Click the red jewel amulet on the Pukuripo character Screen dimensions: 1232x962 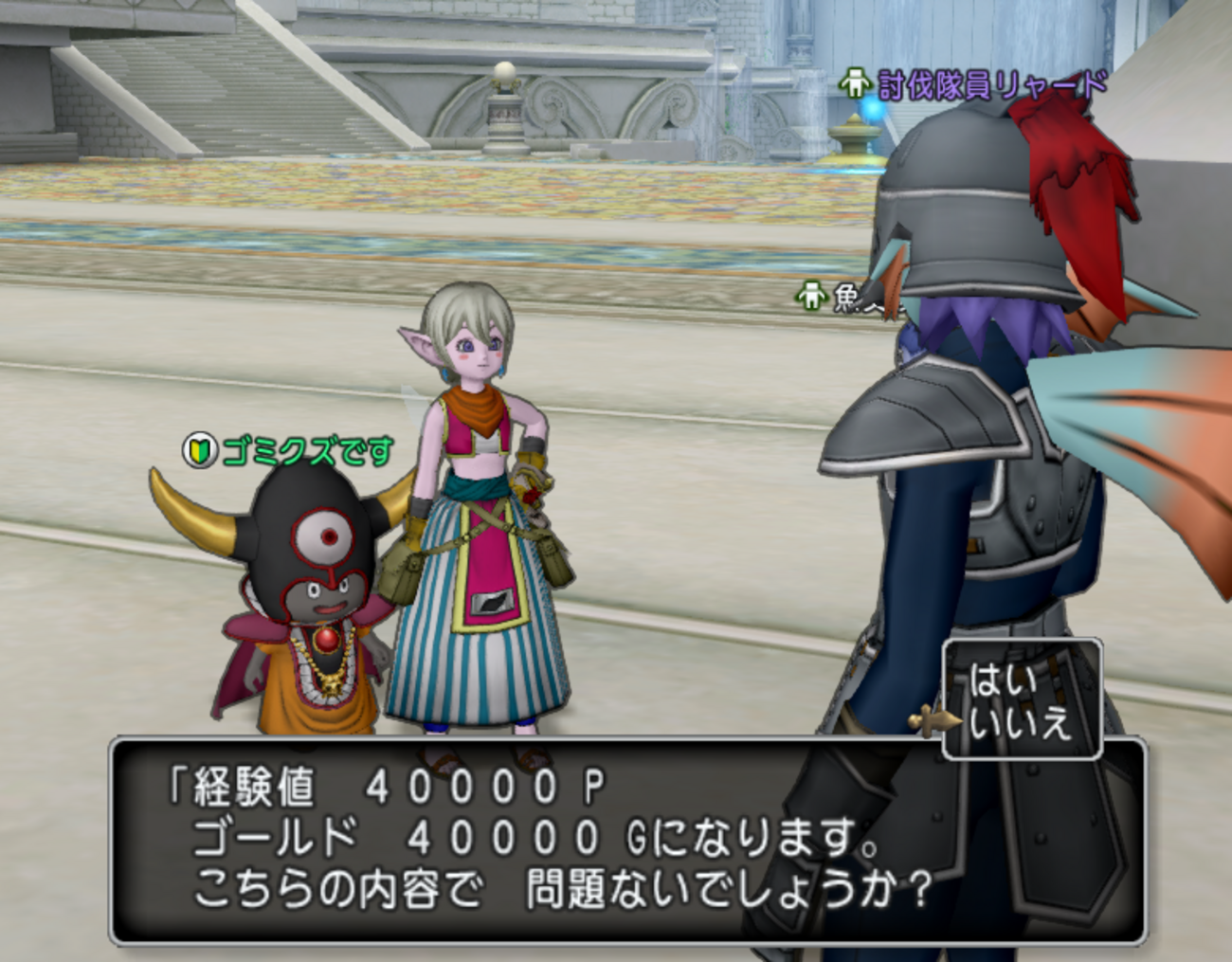[x=326, y=641]
